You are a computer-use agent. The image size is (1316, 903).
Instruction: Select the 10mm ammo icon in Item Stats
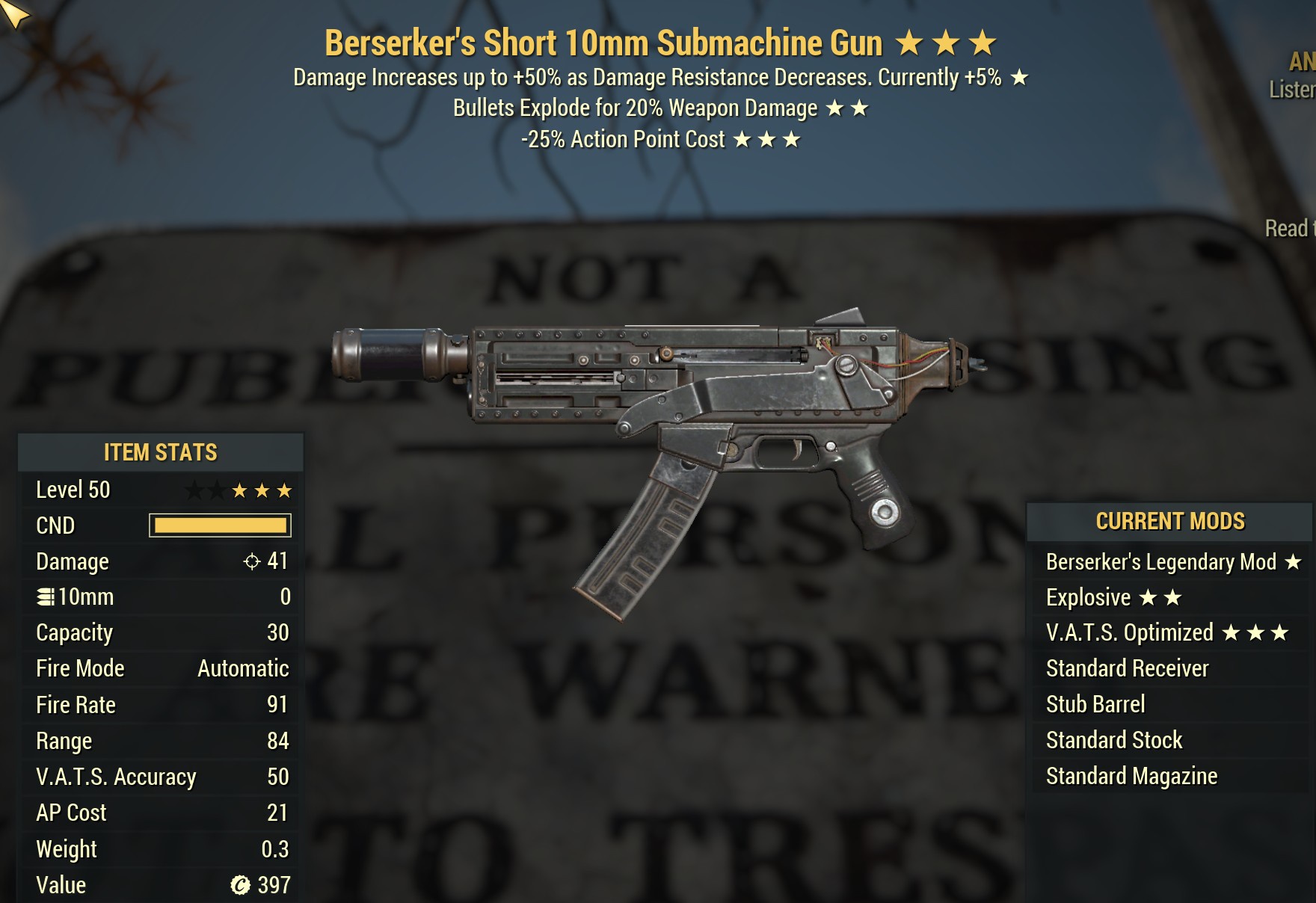click(x=46, y=597)
